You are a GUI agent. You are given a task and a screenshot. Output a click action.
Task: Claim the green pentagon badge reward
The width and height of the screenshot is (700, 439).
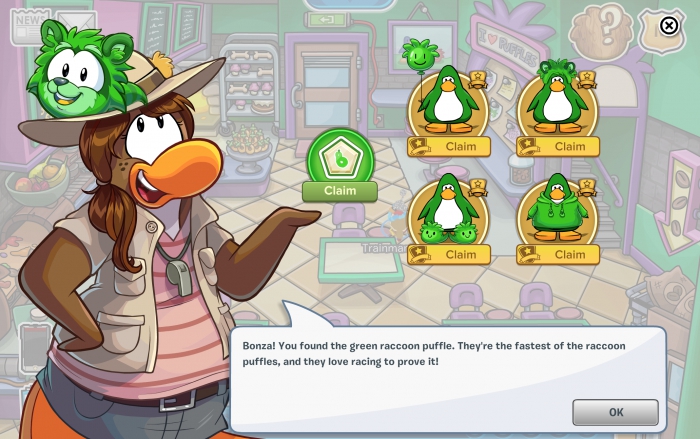340,191
